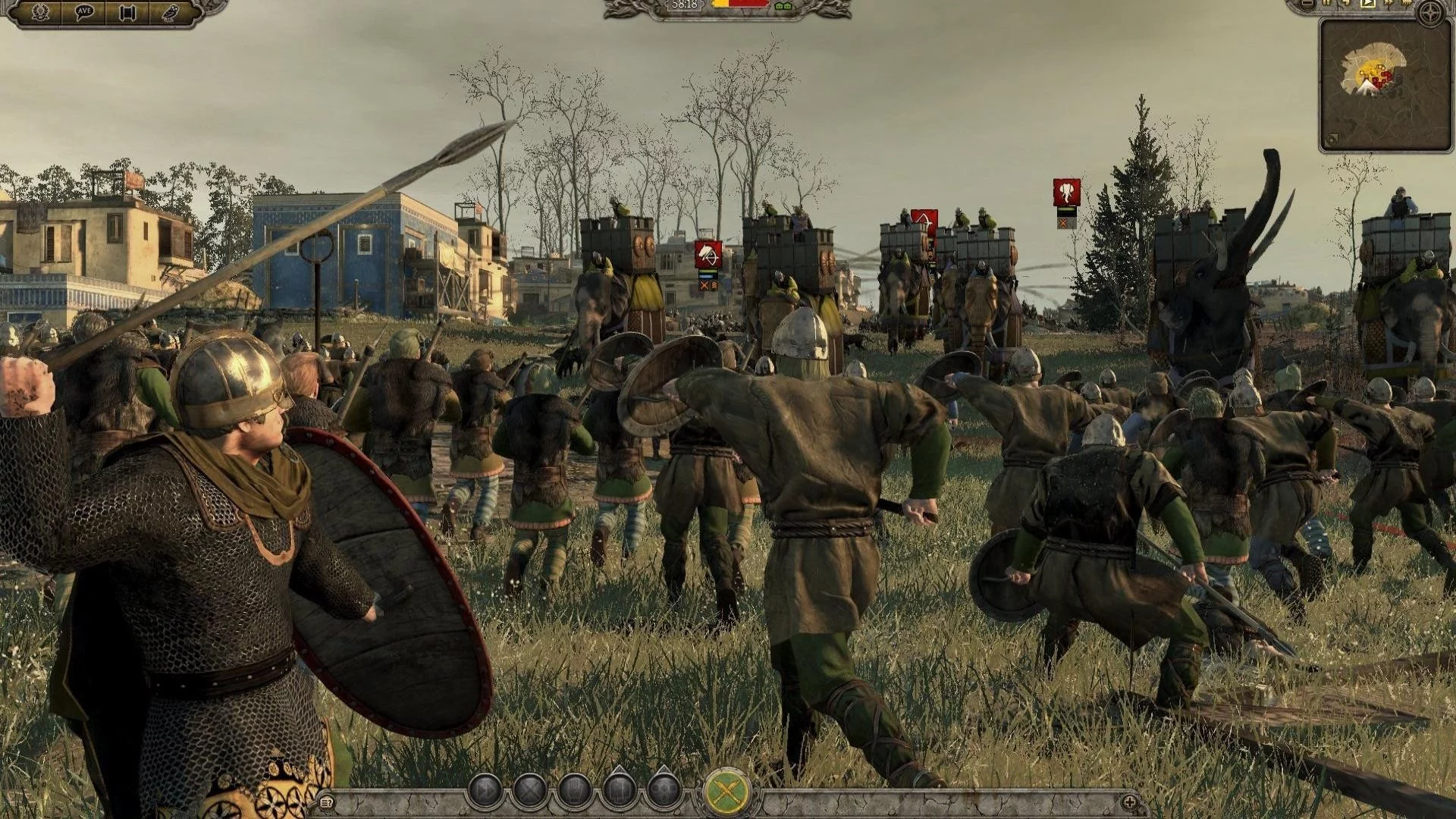Select the enemy cavalry unit banner
1456x819 pixels.
708,255
